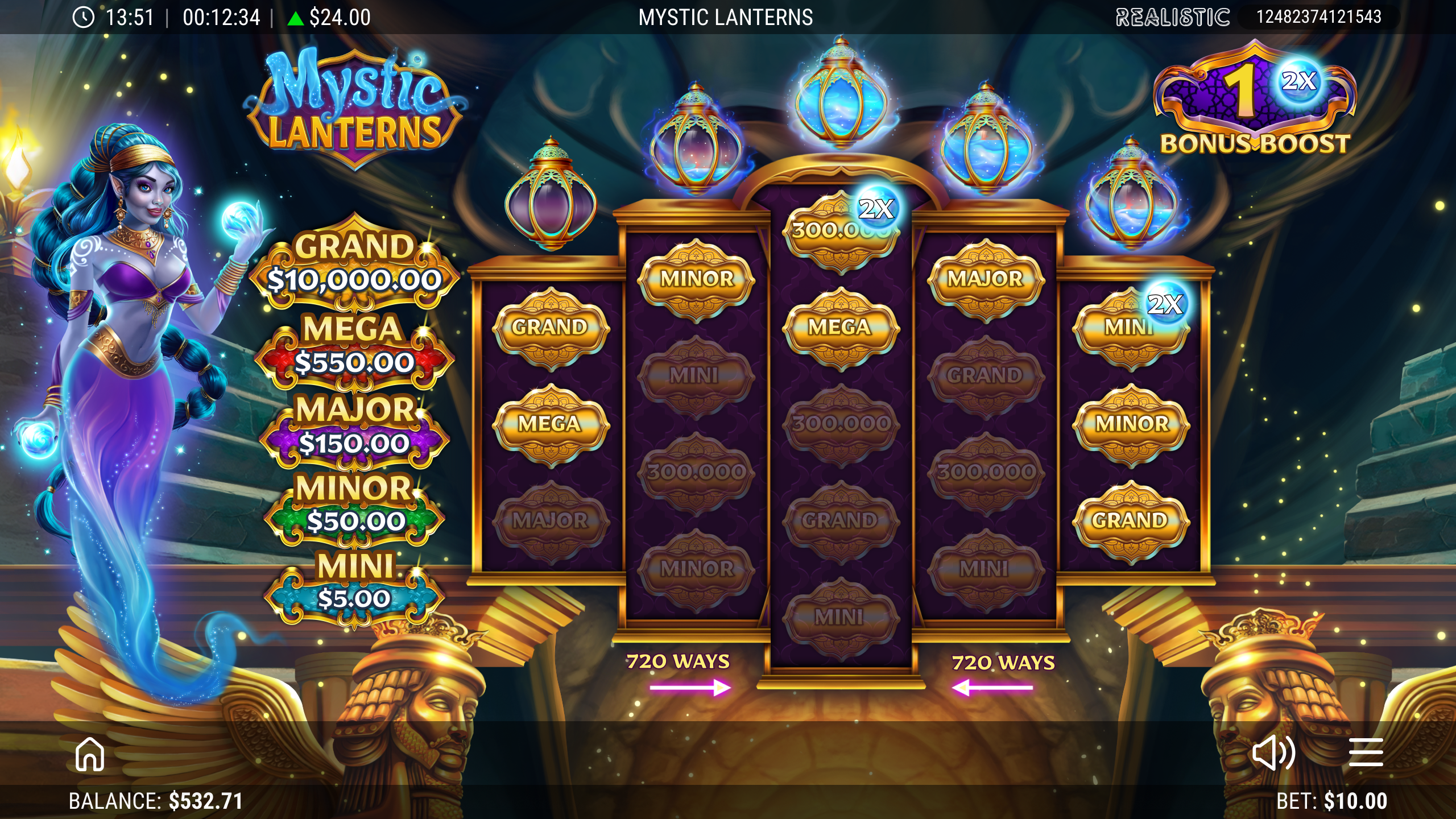Open the hamburger menu
The width and height of the screenshot is (1456, 819).
pyautogui.click(x=1366, y=753)
